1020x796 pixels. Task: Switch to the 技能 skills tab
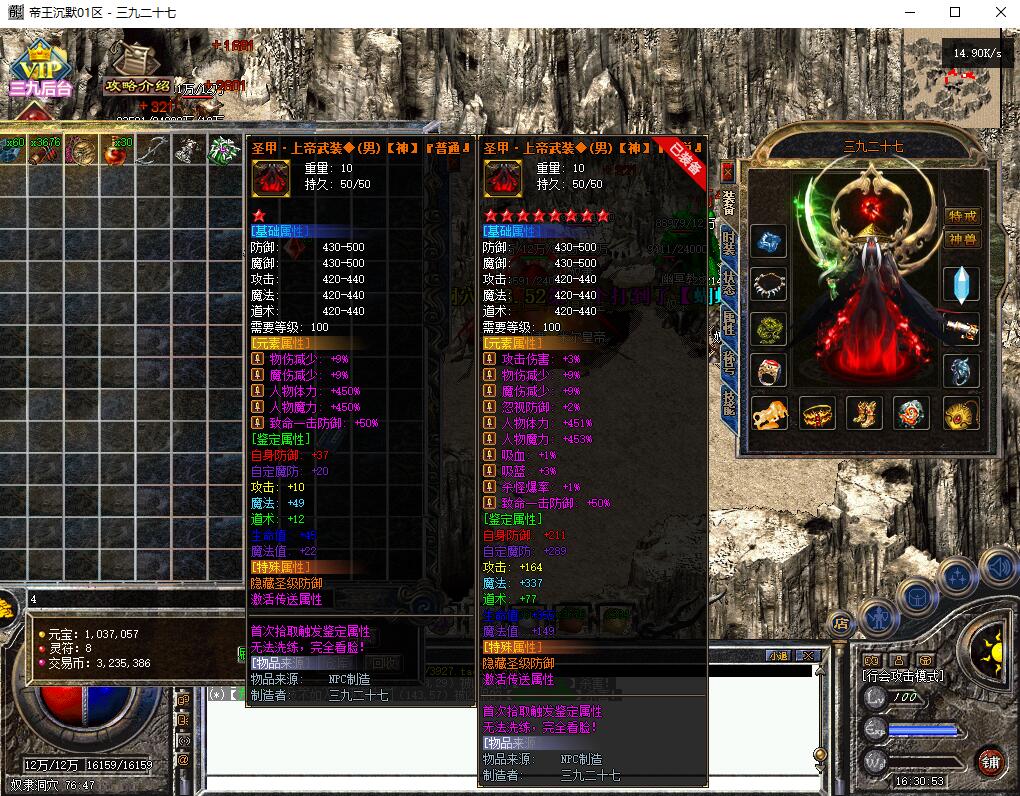click(x=728, y=404)
